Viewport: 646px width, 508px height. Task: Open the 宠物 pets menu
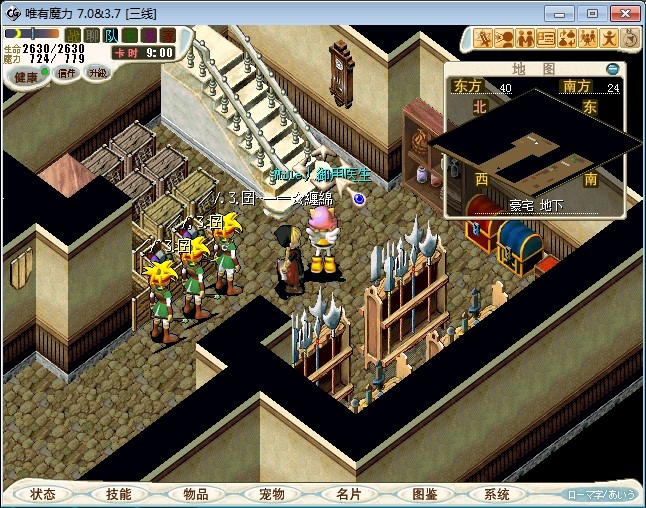271,494
